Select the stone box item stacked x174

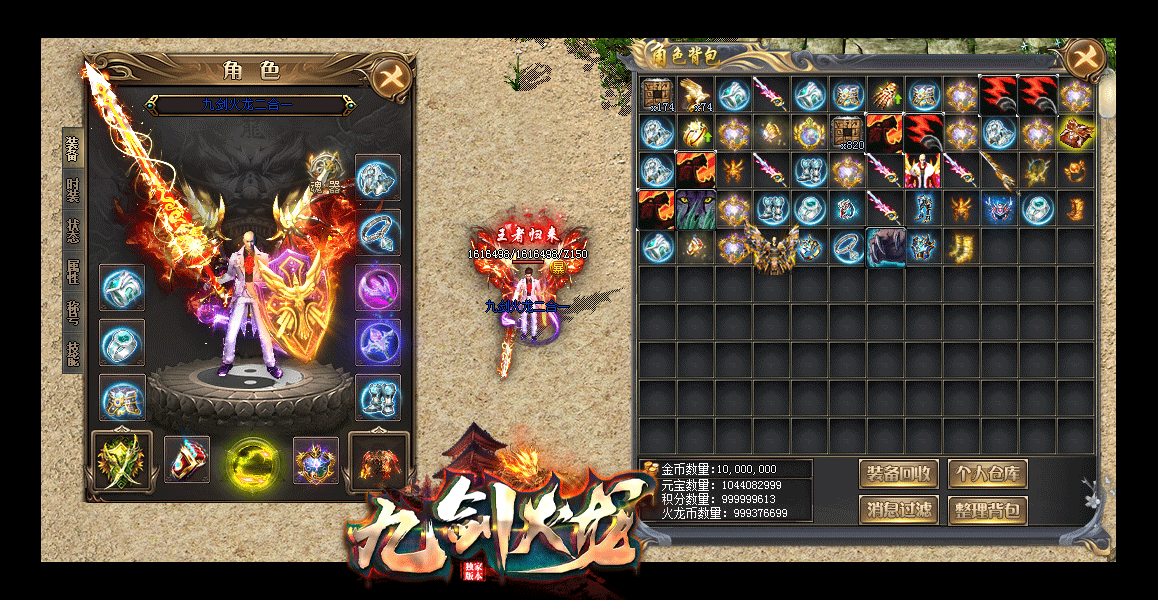click(657, 95)
